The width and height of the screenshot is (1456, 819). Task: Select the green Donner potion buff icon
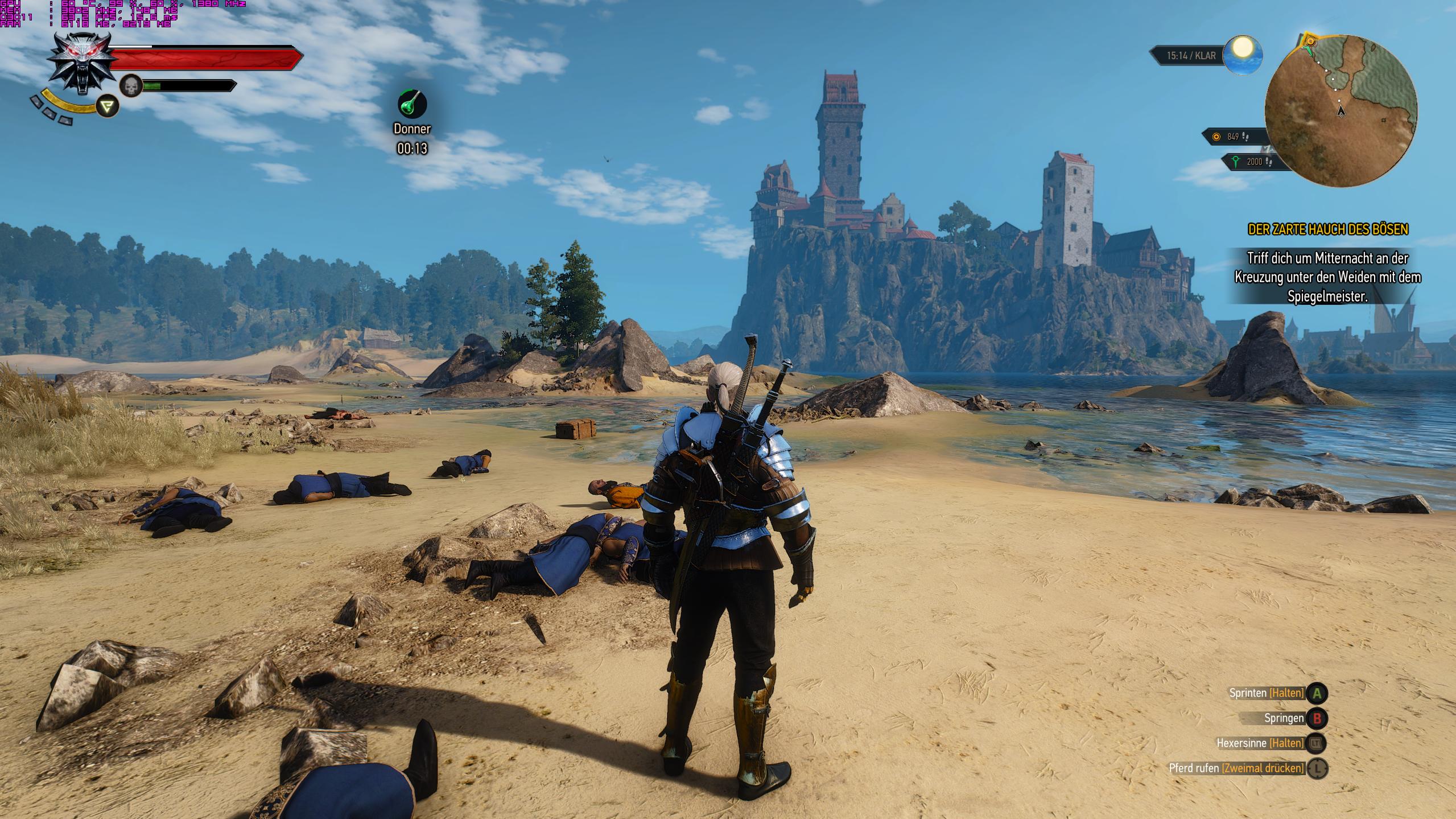click(412, 104)
